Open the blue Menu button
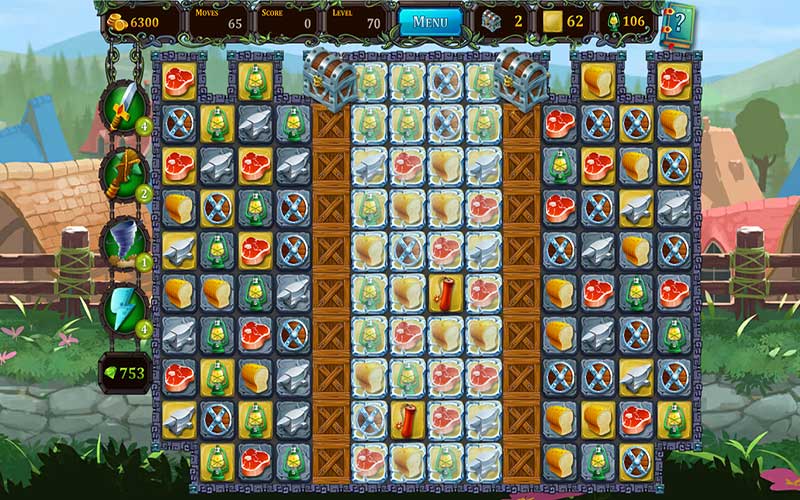The height and width of the screenshot is (500, 800). [430, 22]
